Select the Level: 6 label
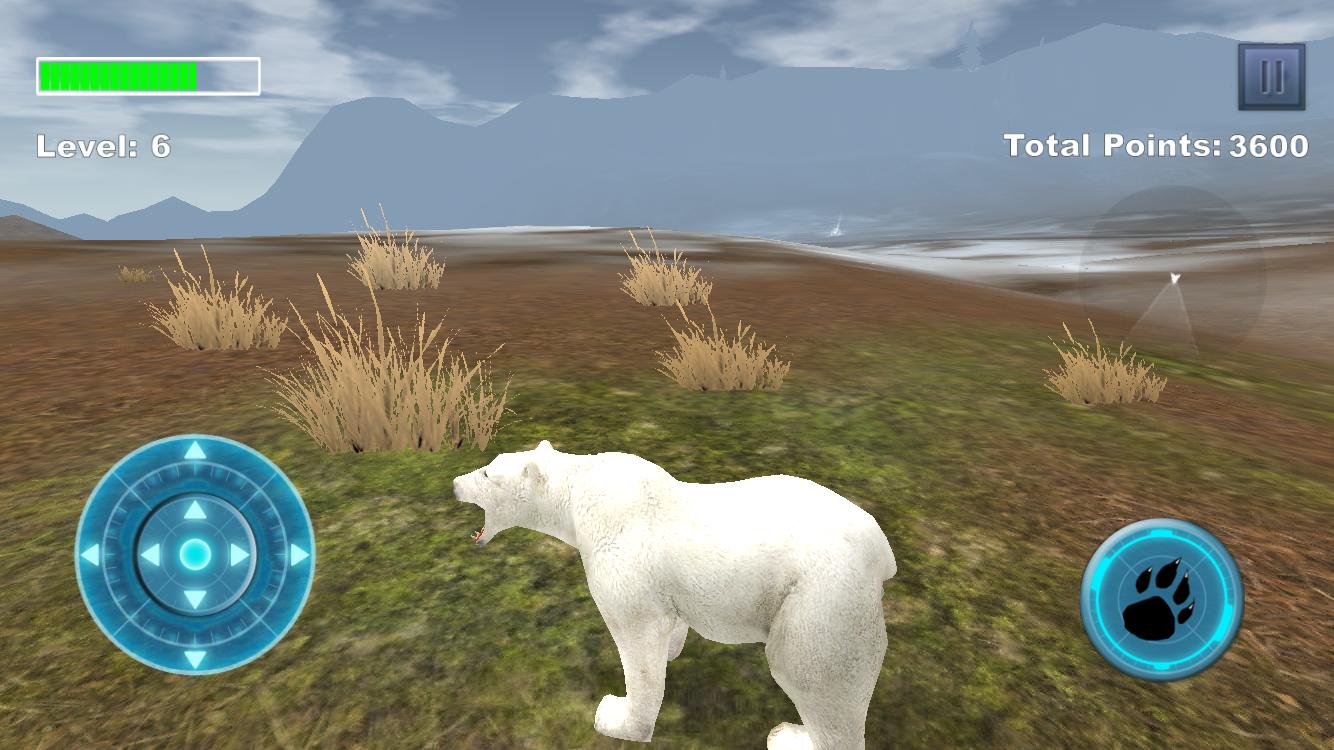Image resolution: width=1334 pixels, height=750 pixels. [103, 146]
